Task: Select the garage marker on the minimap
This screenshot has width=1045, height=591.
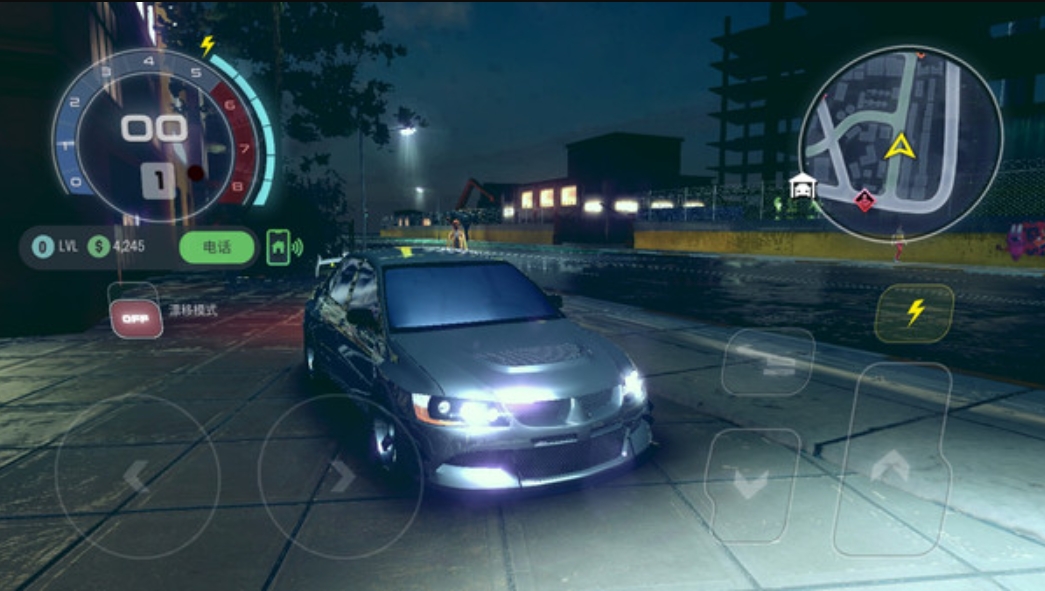Action: (801, 186)
